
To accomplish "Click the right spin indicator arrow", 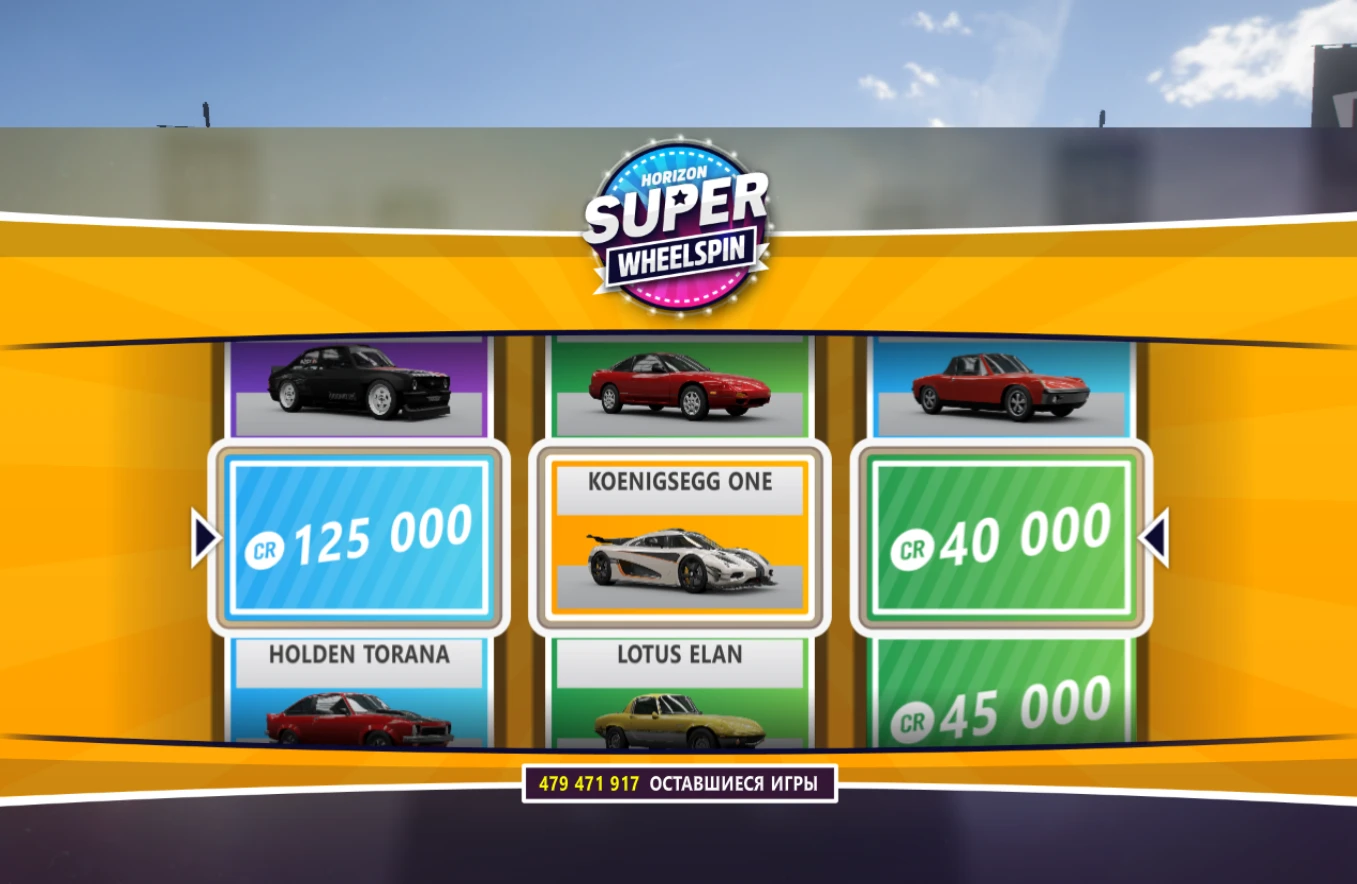I will [1156, 535].
